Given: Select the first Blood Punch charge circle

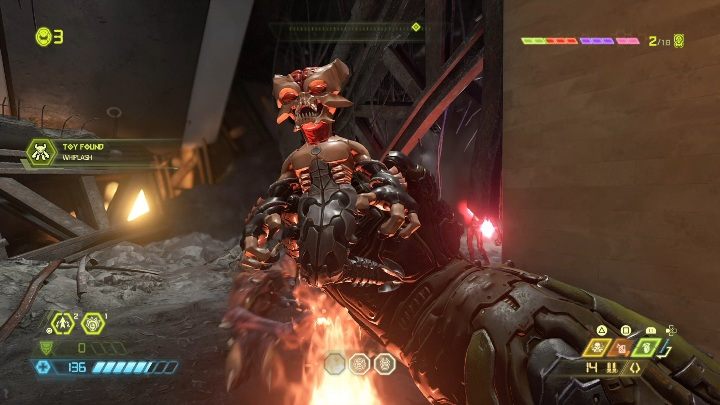Looking at the screenshot, I should click(336, 363).
